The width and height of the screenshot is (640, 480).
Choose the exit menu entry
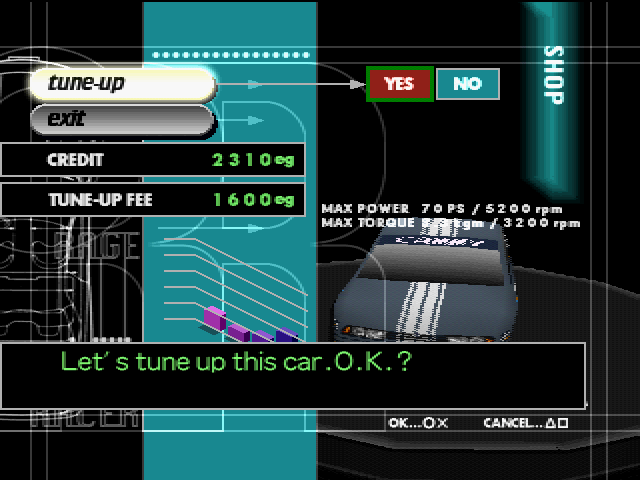click(x=122, y=120)
